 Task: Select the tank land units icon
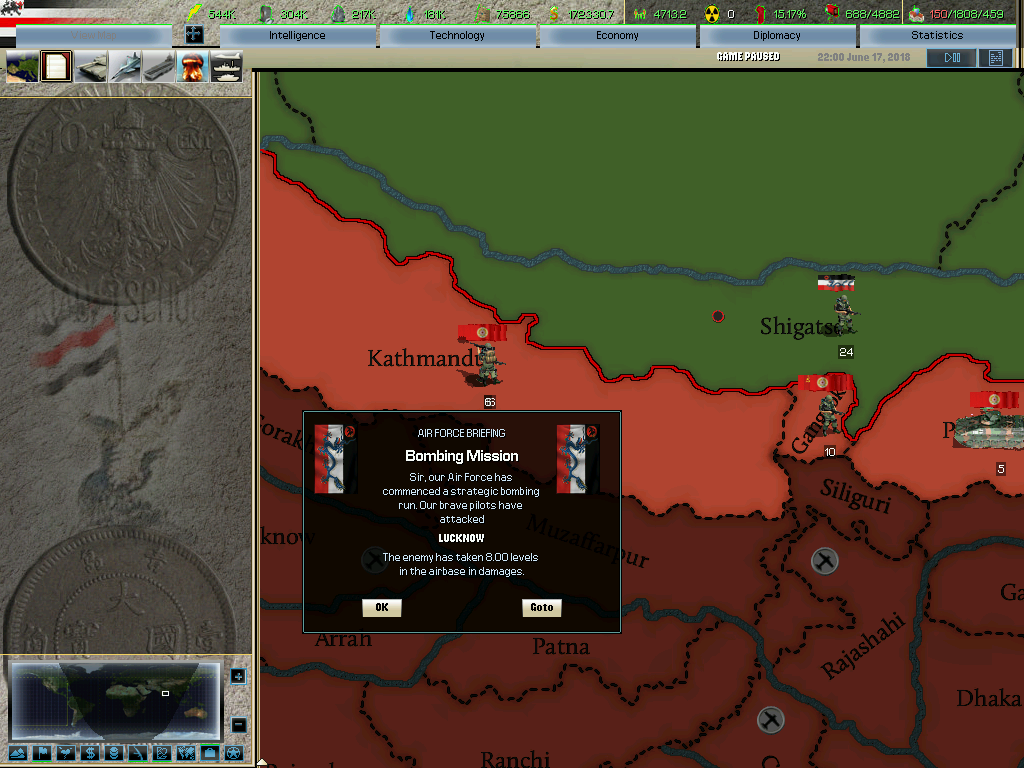91,67
